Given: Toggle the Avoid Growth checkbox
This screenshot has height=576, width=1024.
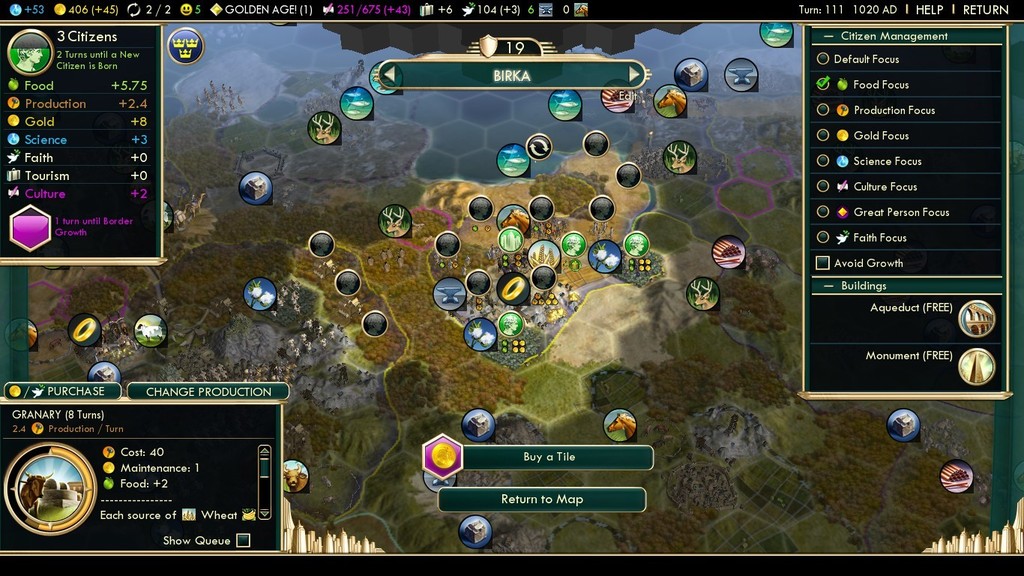Looking at the screenshot, I should click(x=823, y=263).
